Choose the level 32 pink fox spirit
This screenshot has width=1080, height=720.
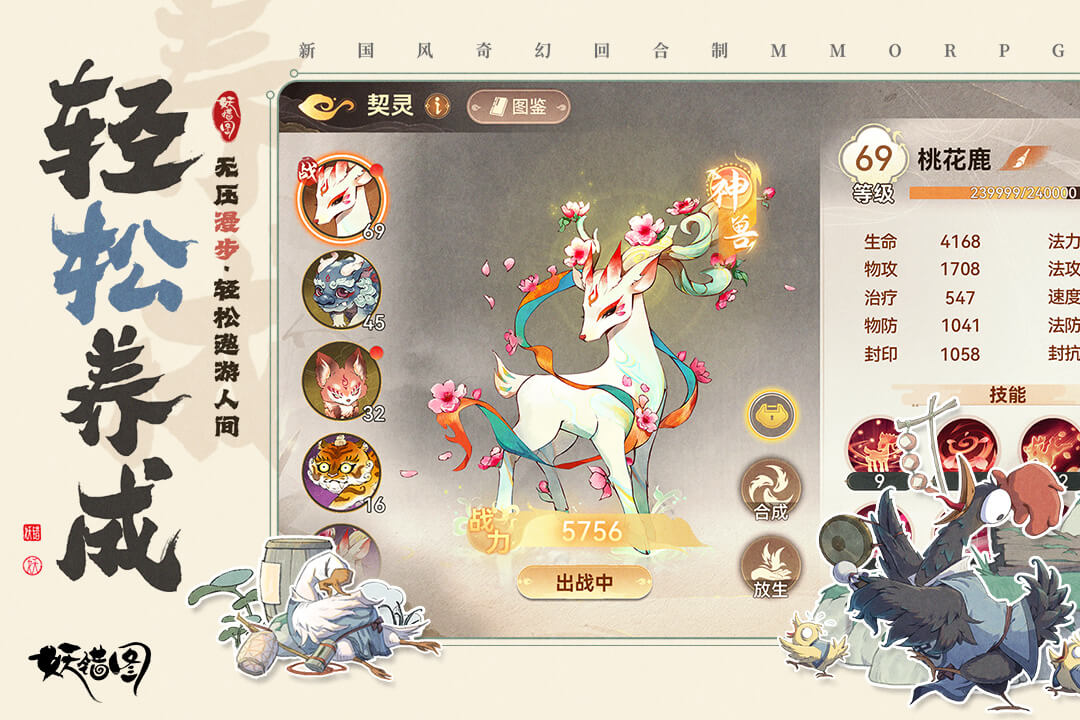(341, 381)
